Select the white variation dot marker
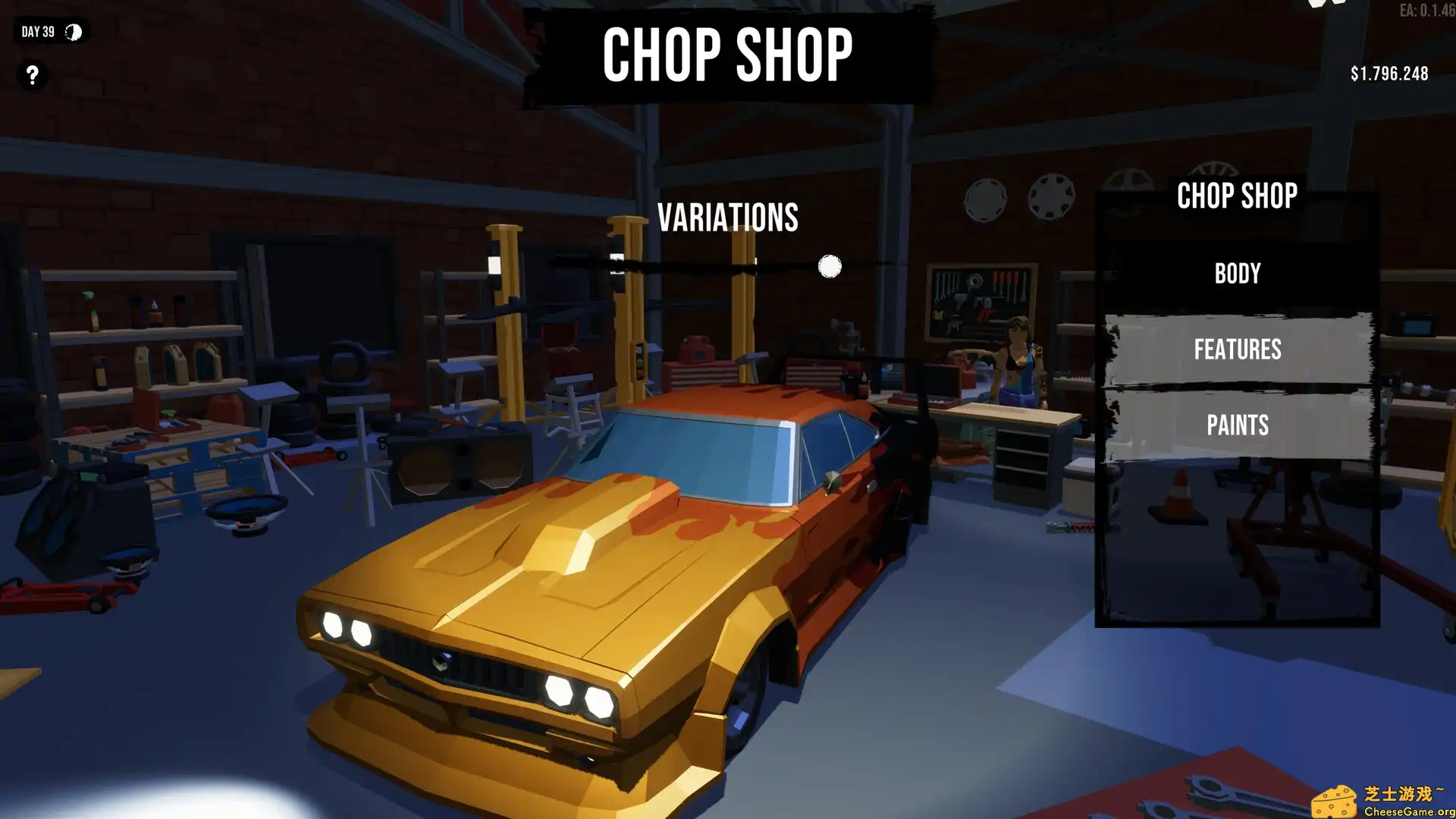This screenshot has height=819, width=1456. [829, 267]
